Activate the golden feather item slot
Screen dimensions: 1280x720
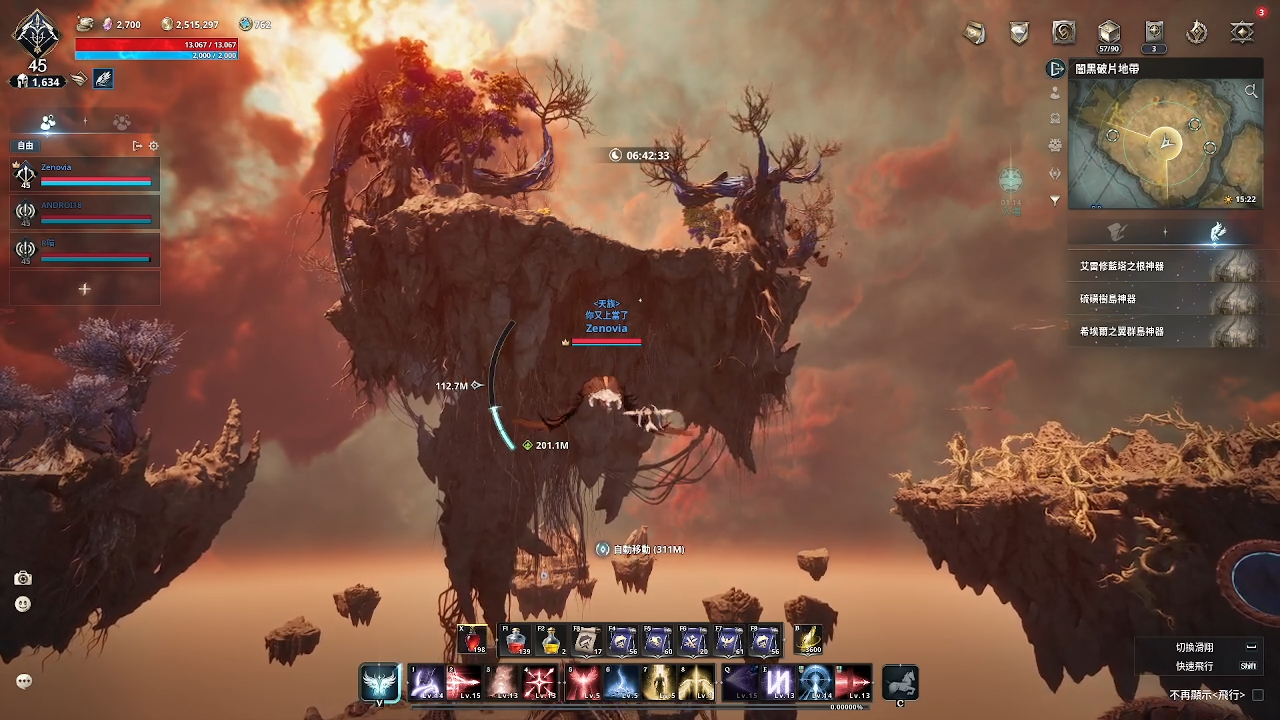(808, 640)
